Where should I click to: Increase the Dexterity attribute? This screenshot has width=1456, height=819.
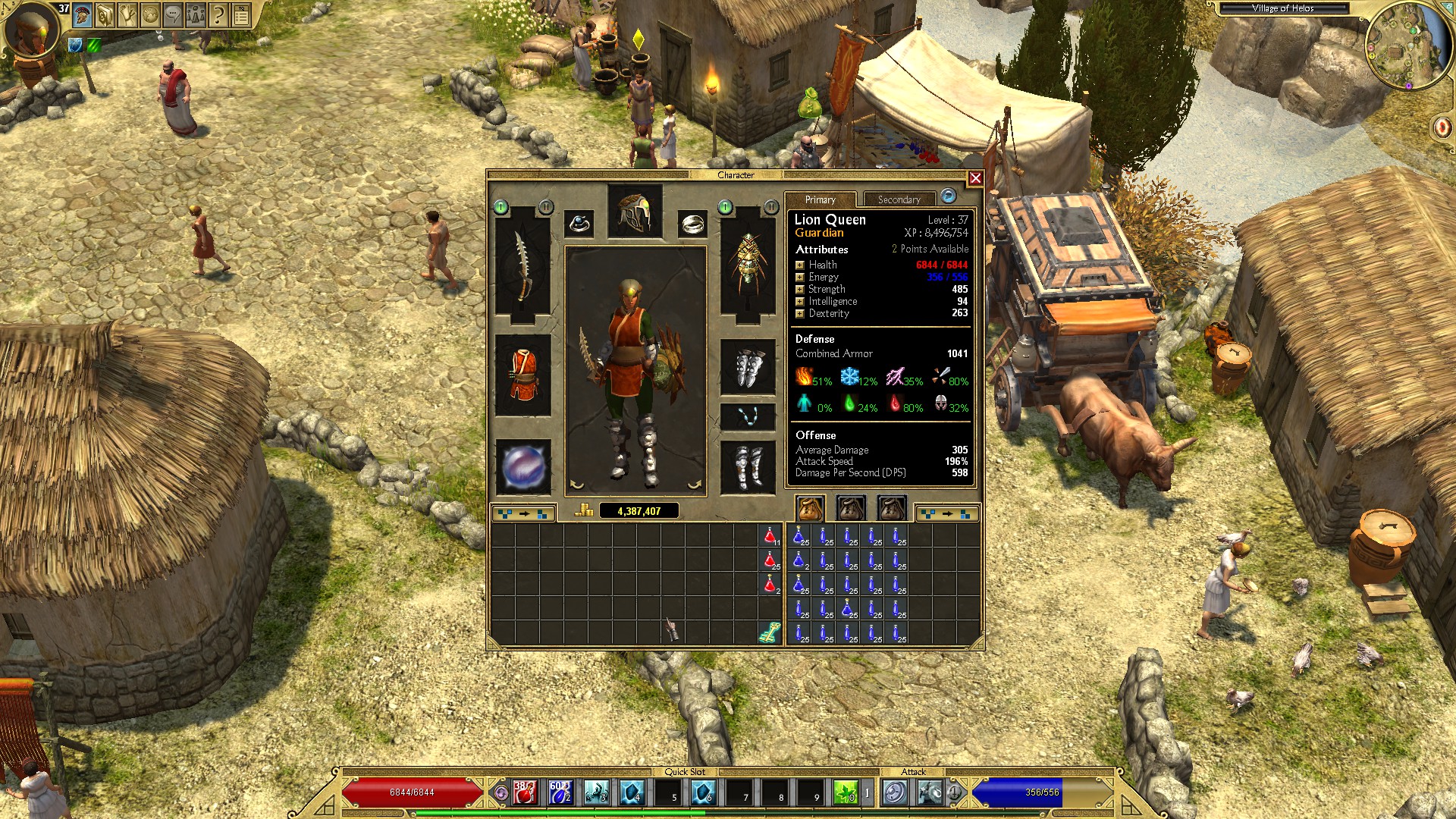point(799,313)
